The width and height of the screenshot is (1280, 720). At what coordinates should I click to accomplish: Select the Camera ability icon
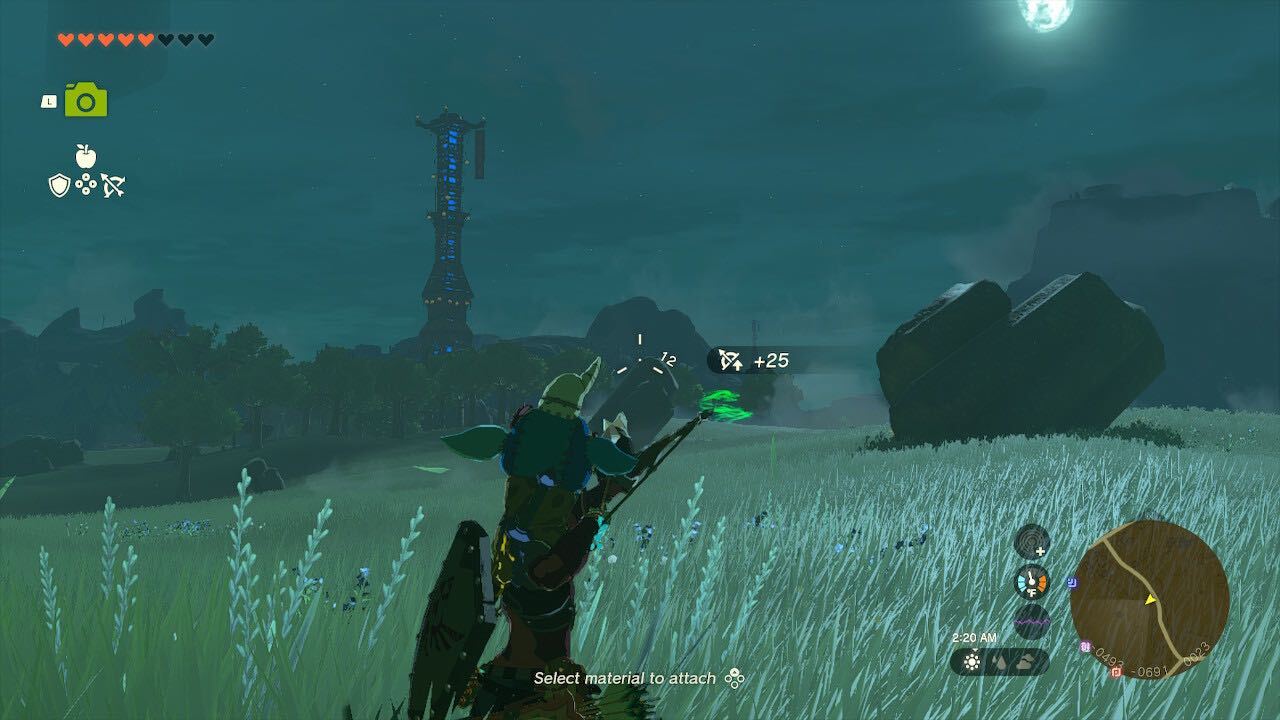coord(85,100)
